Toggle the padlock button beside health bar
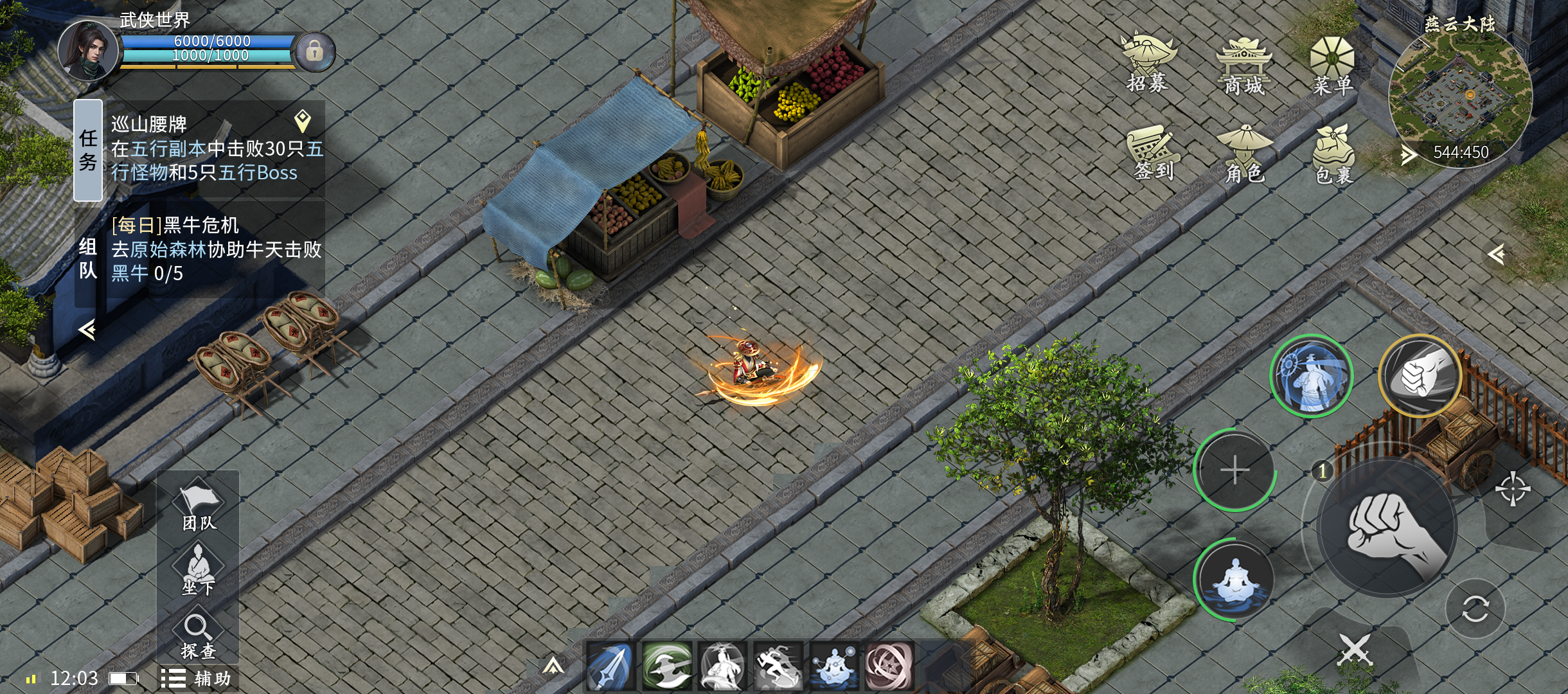The height and width of the screenshot is (694, 1568). tap(314, 51)
